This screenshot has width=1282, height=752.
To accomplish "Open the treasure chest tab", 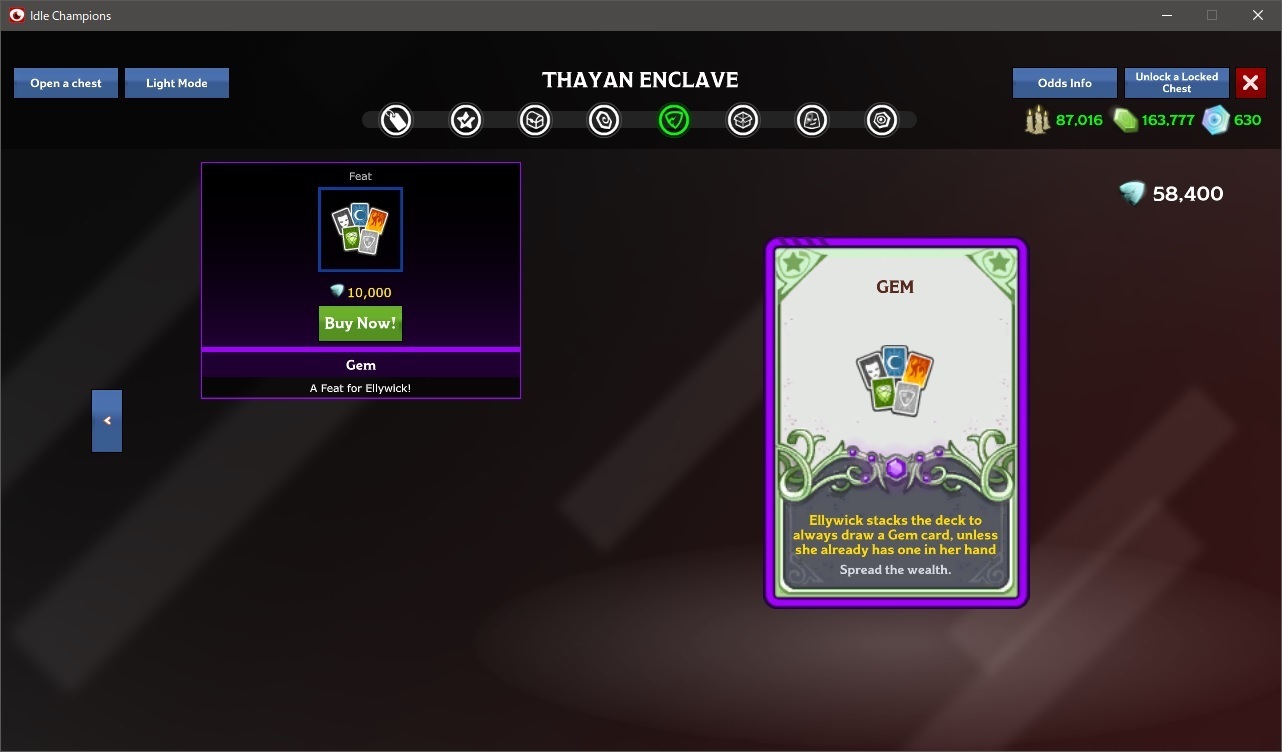I will 535,121.
